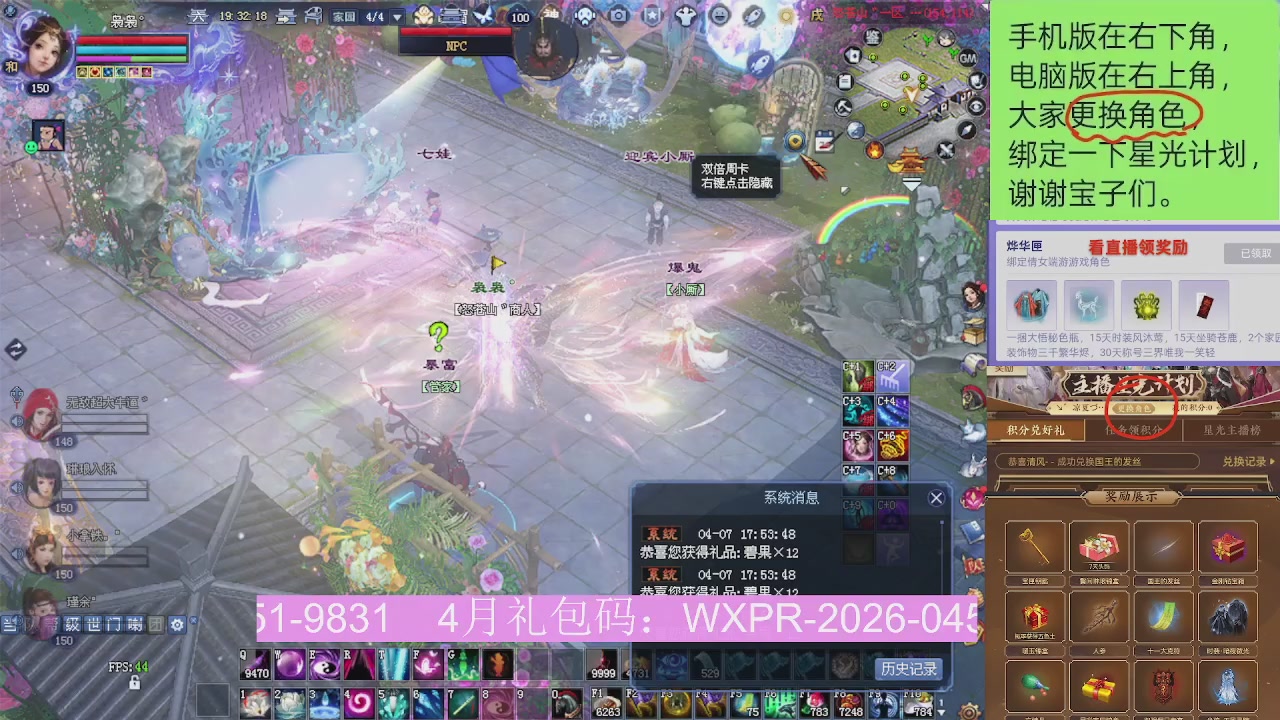Viewport: 1280px width, 720px height.
Task: Collapse the minimap with the white triangle arrow
Action: (911, 182)
